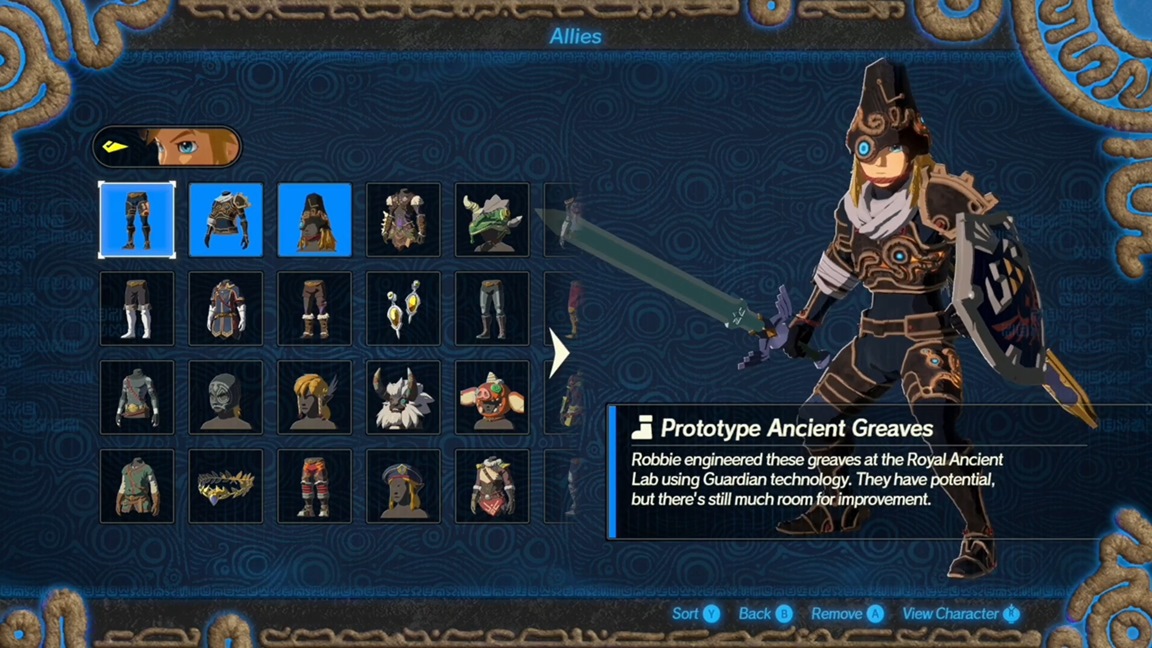The width and height of the screenshot is (1152, 648).
Task: Choose the blue and red royal guard tunic
Action: coord(226,309)
